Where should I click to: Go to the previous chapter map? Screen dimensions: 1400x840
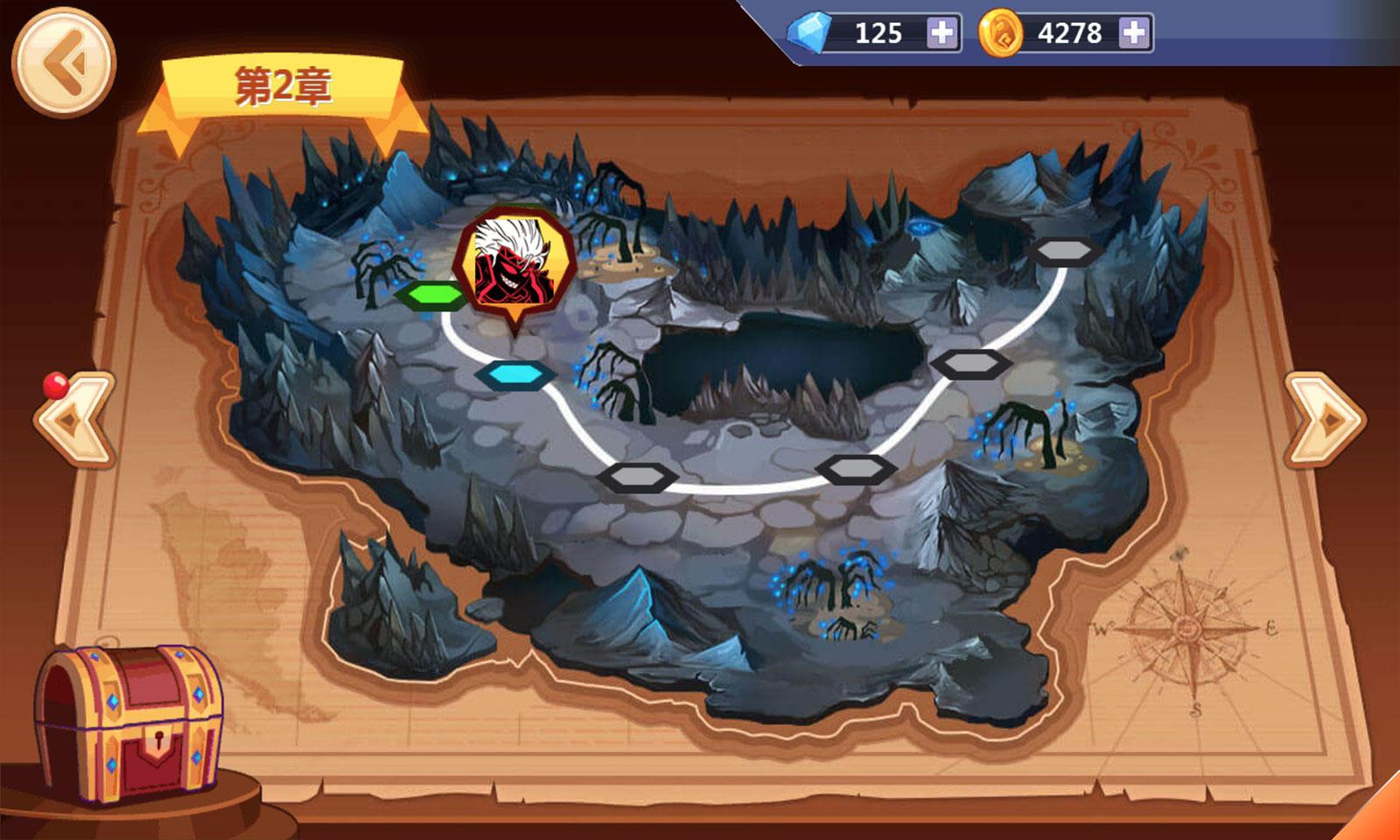click(75, 420)
